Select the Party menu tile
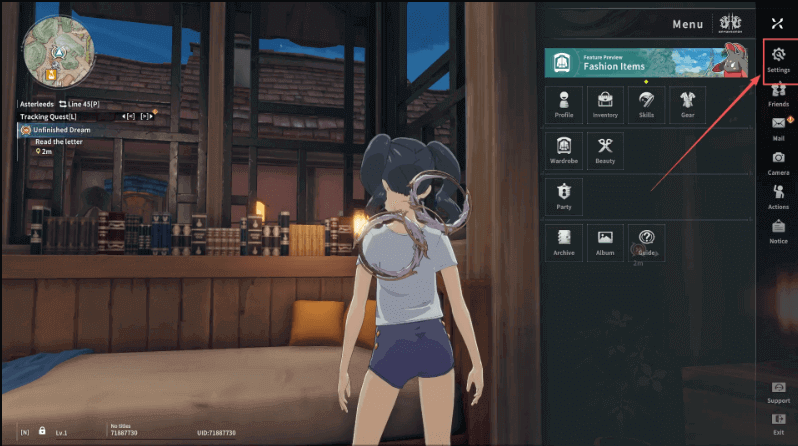Image resolution: width=798 pixels, height=446 pixels. pyautogui.click(x=564, y=194)
